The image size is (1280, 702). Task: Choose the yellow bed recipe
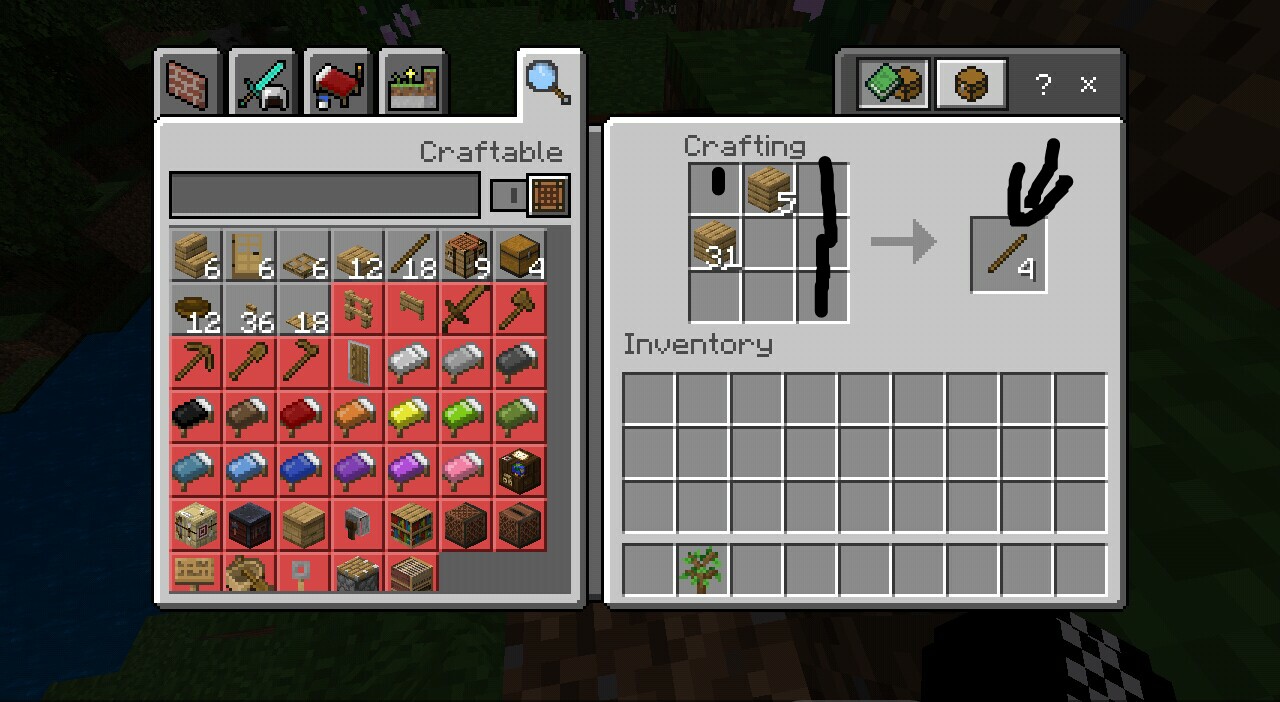412,417
